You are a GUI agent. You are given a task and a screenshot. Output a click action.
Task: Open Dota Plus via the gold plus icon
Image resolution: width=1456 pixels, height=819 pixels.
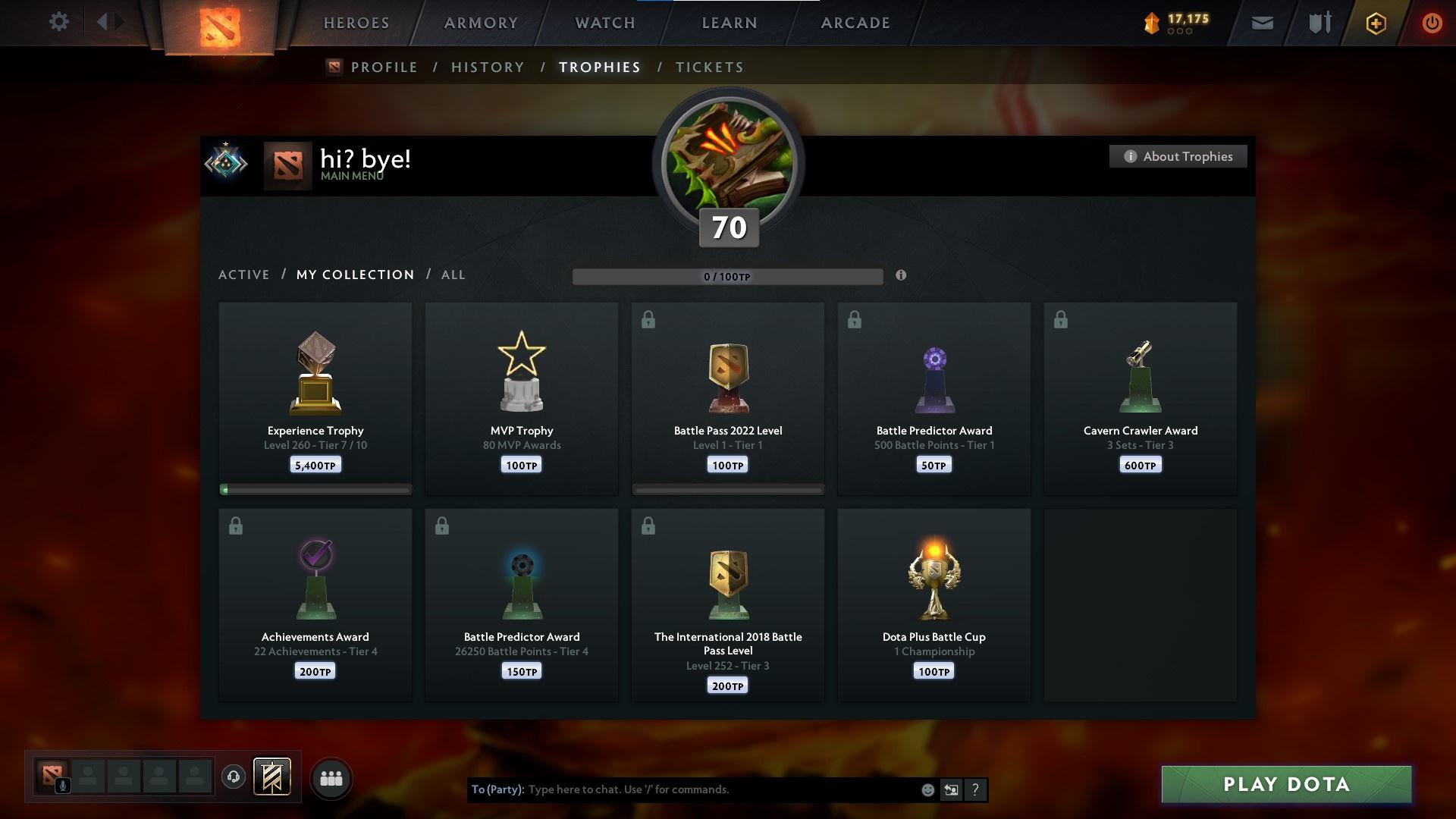1375,24
